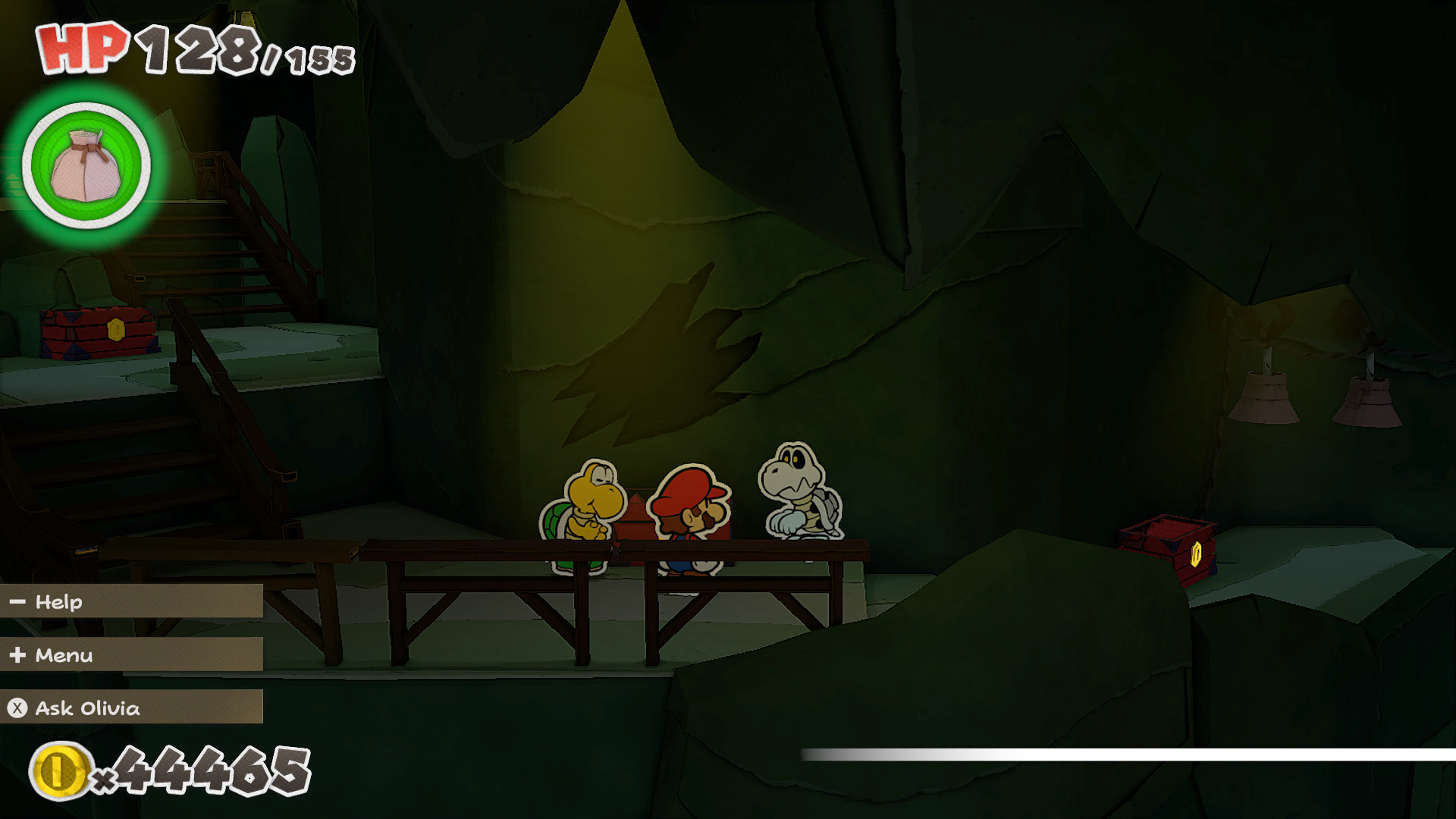
Task: Click the coin emblem on the left treasure chest
Action: (x=116, y=330)
